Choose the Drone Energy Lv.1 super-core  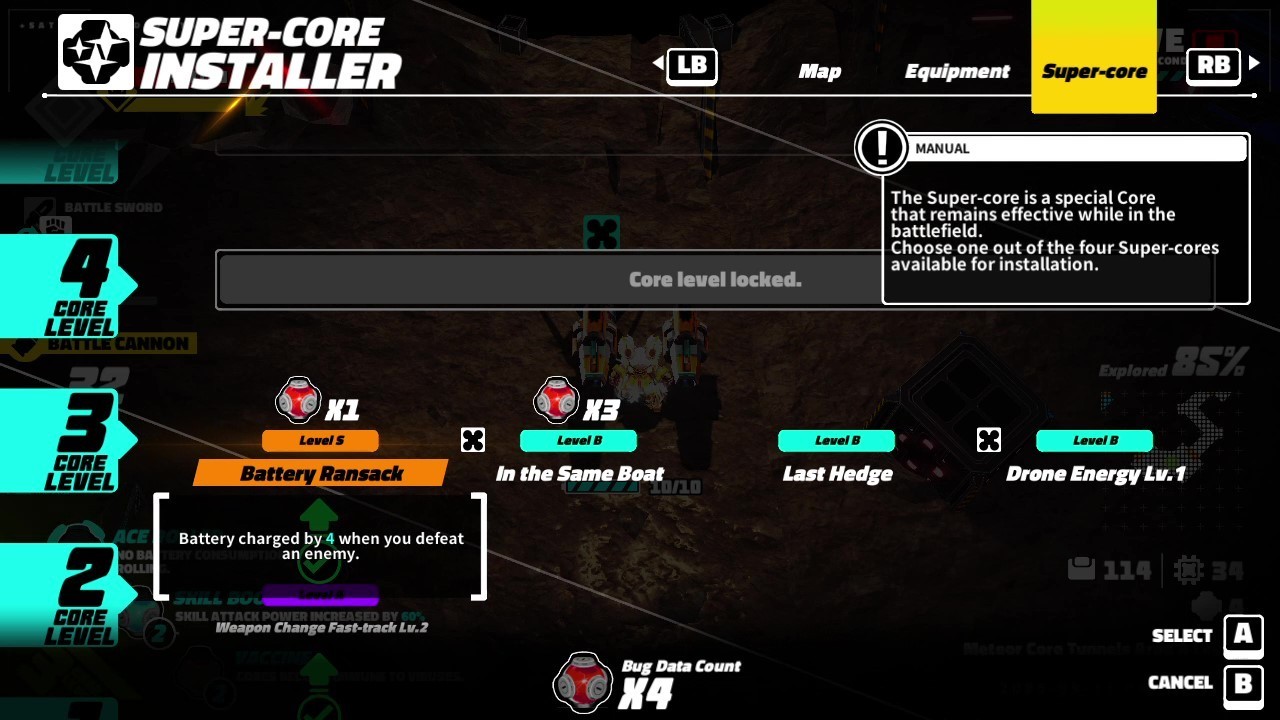point(1095,473)
